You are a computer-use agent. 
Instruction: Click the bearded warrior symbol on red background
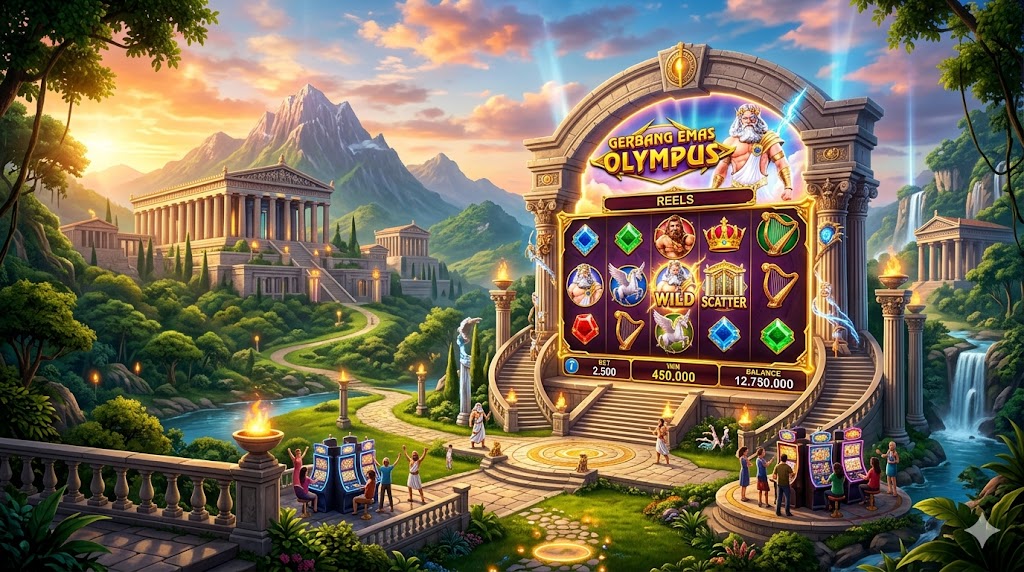pyautogui.click(x=674, y=237)
